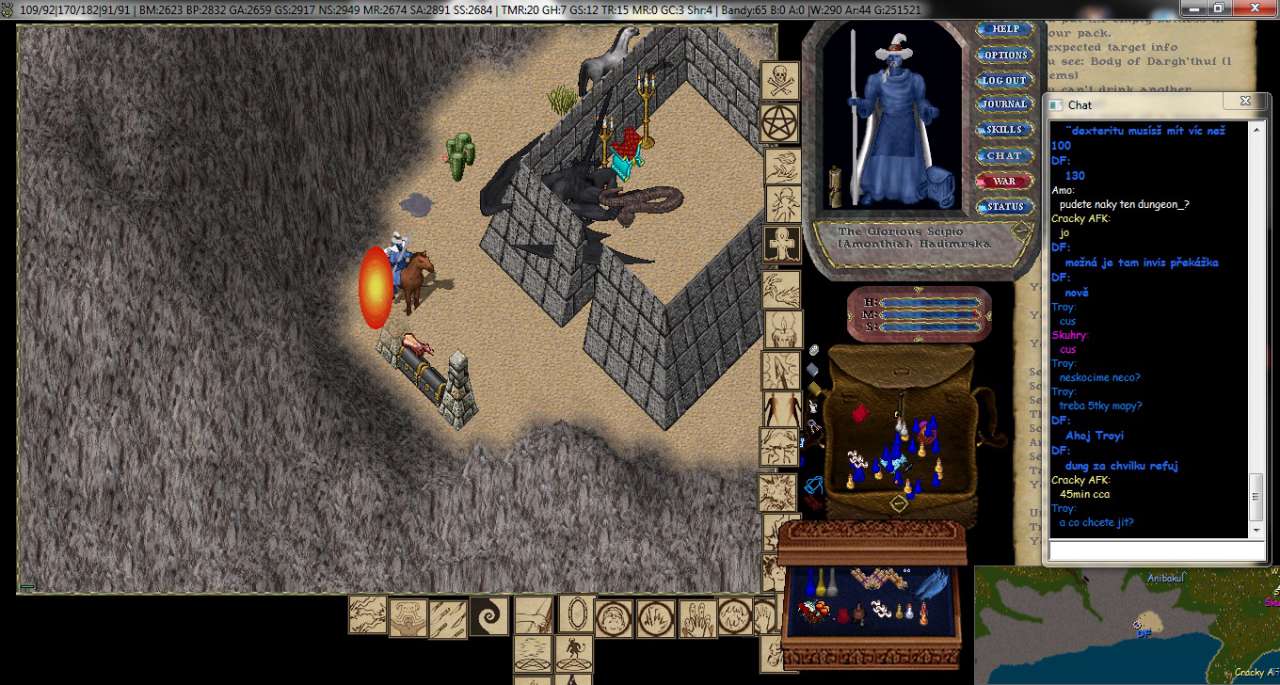Focus the chat message input field

click(1156, 551)
